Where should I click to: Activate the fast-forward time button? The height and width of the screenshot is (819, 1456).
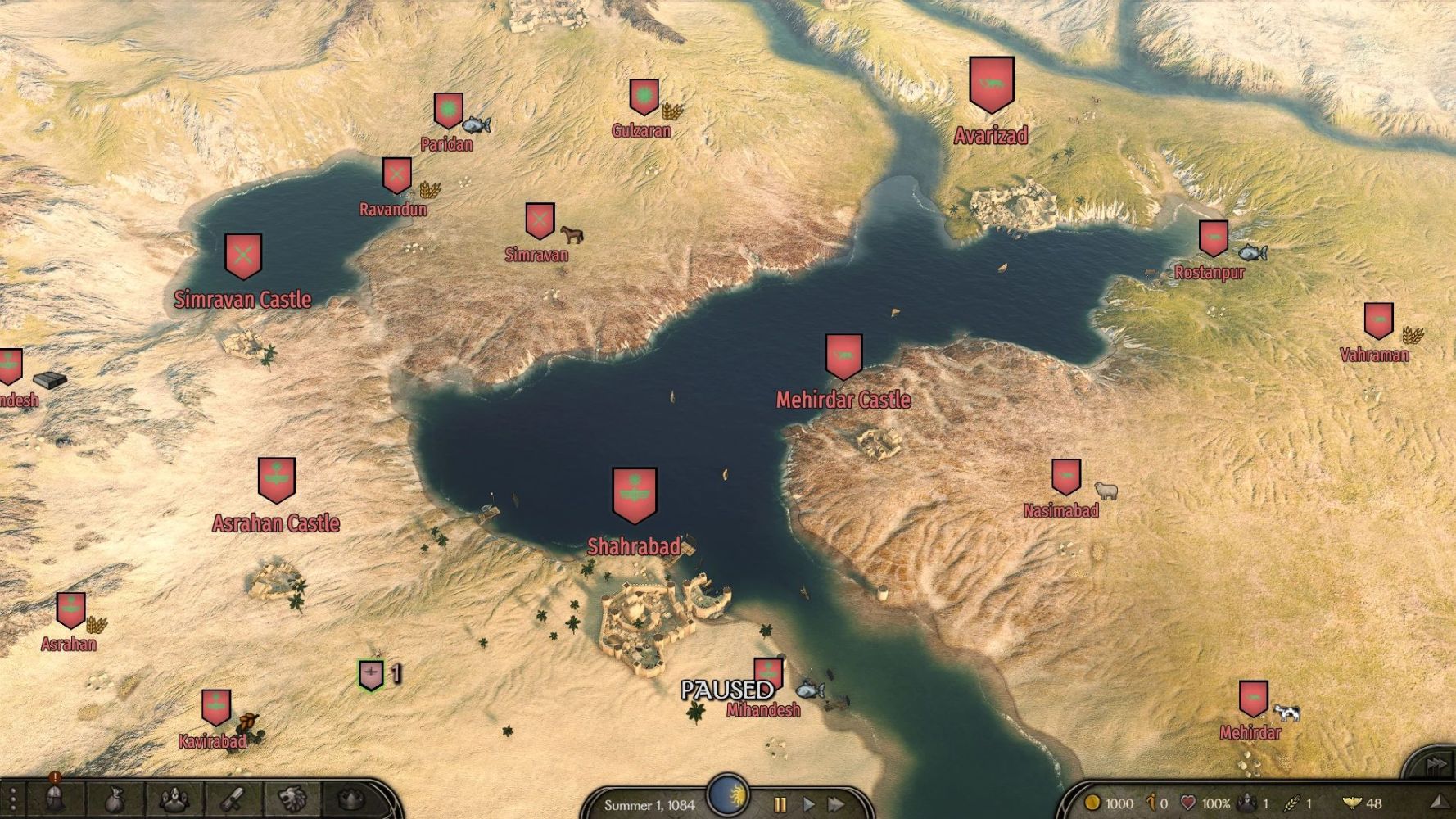[x=836, y=804]
